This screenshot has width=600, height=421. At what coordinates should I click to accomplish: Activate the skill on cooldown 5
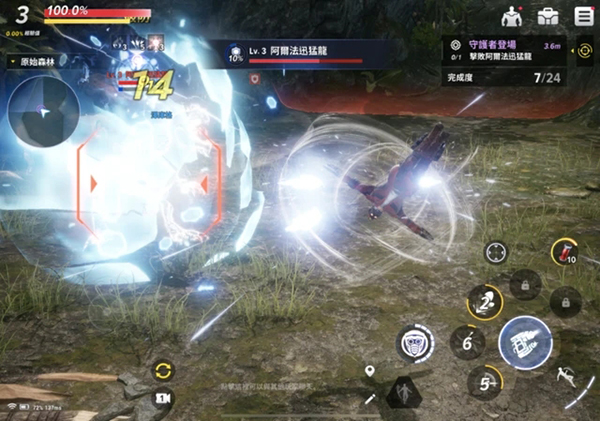[486, 382]
